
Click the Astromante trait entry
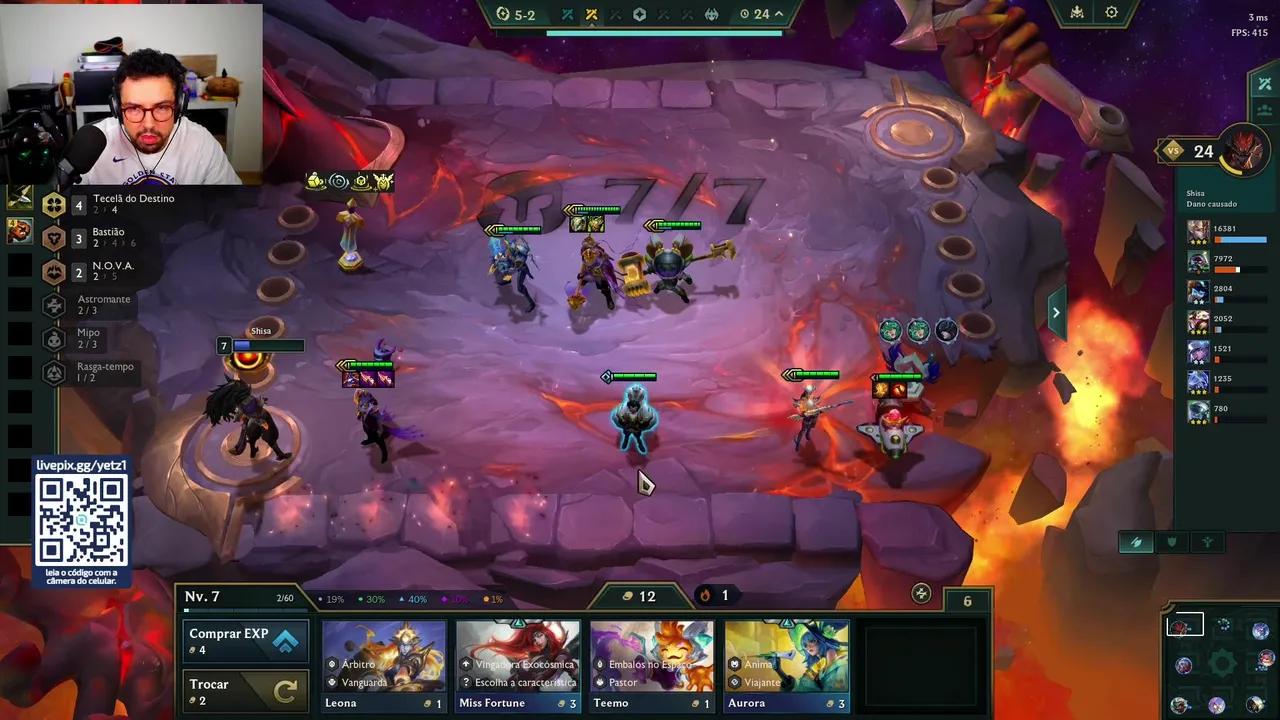54,304
